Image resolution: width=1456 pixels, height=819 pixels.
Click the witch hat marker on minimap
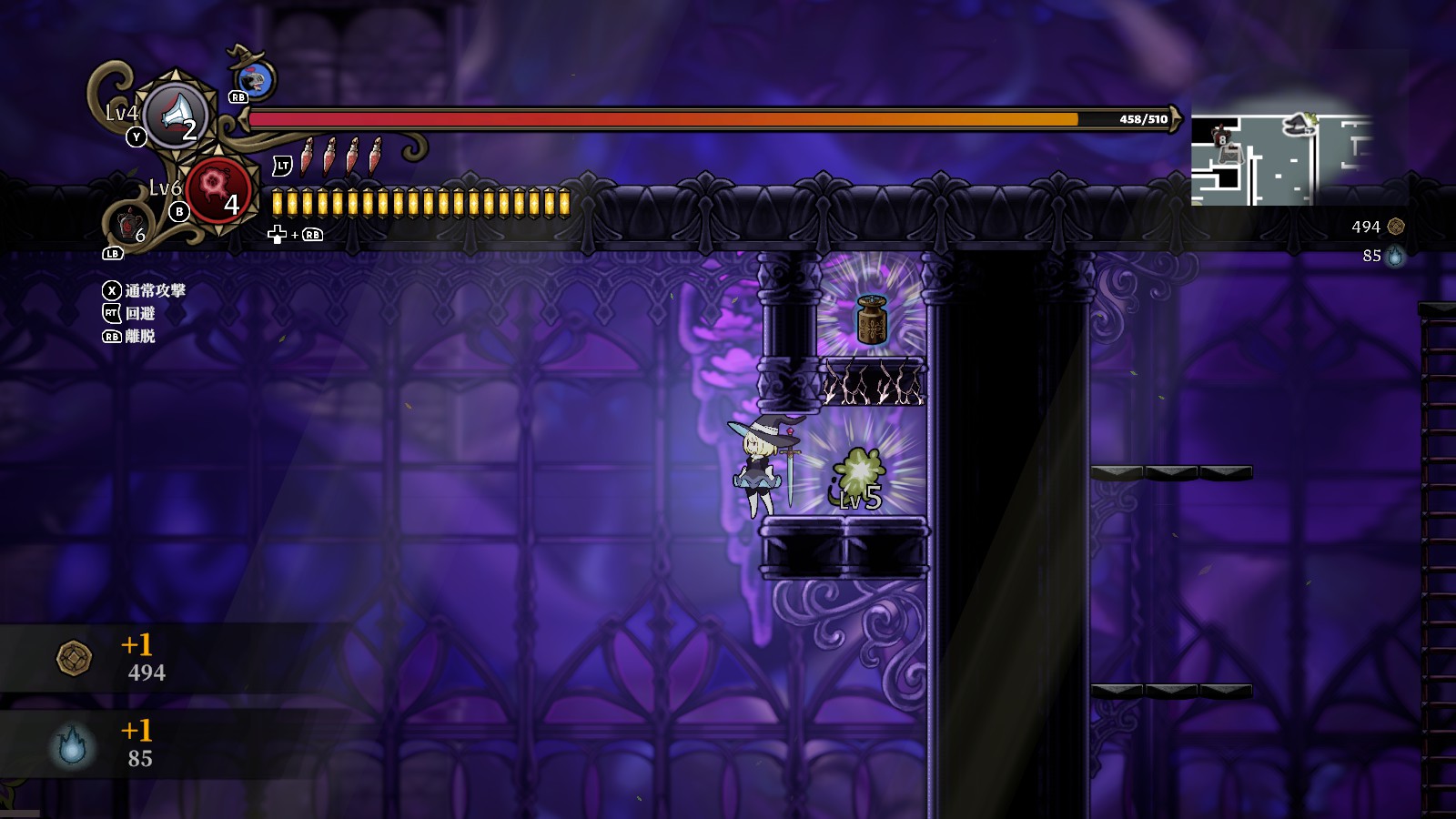1299,124
